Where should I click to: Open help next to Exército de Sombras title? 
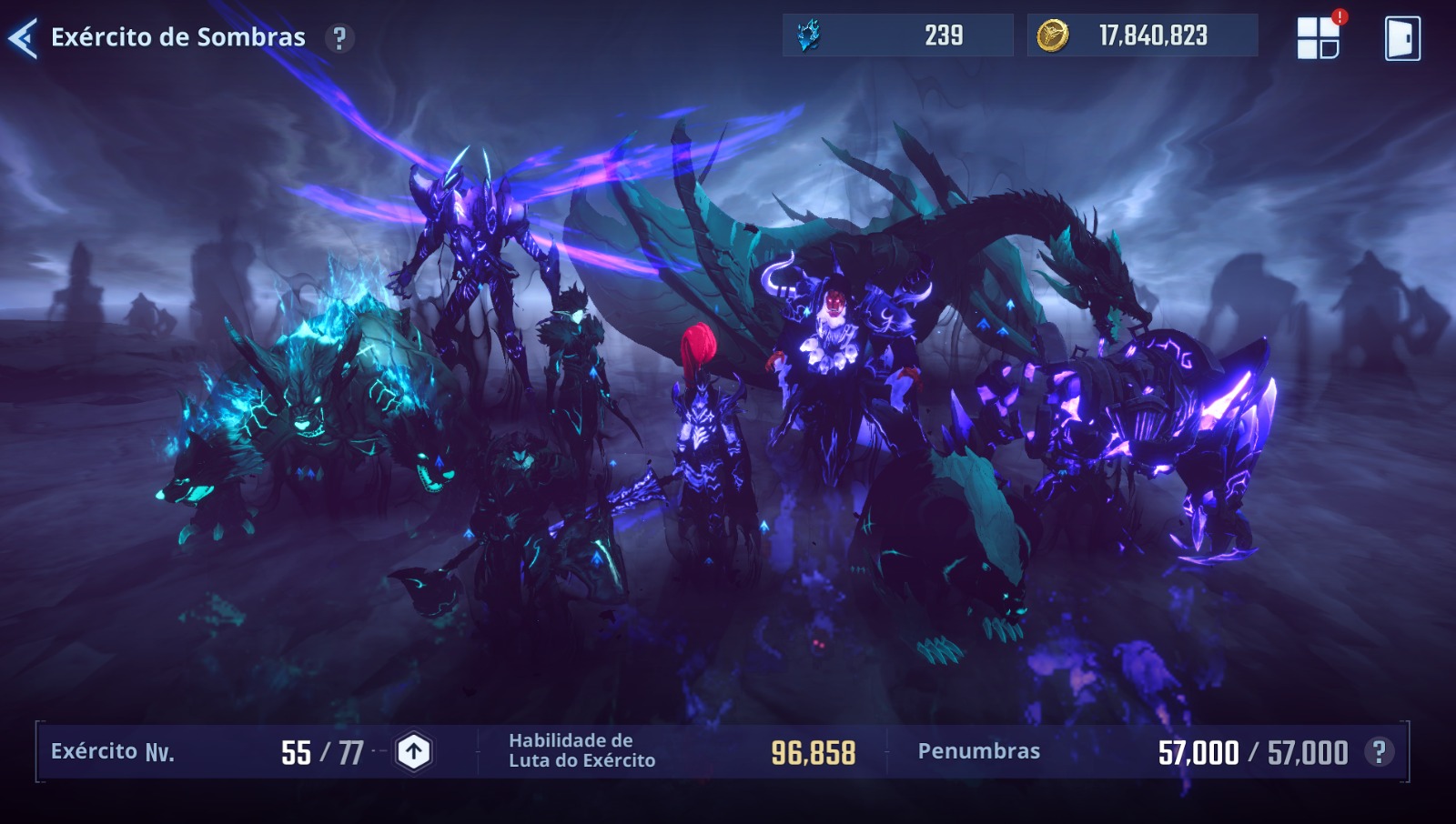coord(339,38)
